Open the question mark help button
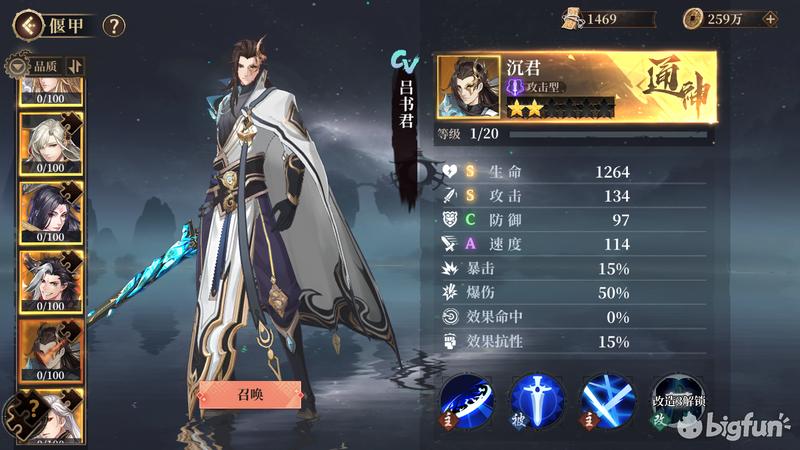The image size is (800, 450). pyautogui.click(x=114, y=25)
